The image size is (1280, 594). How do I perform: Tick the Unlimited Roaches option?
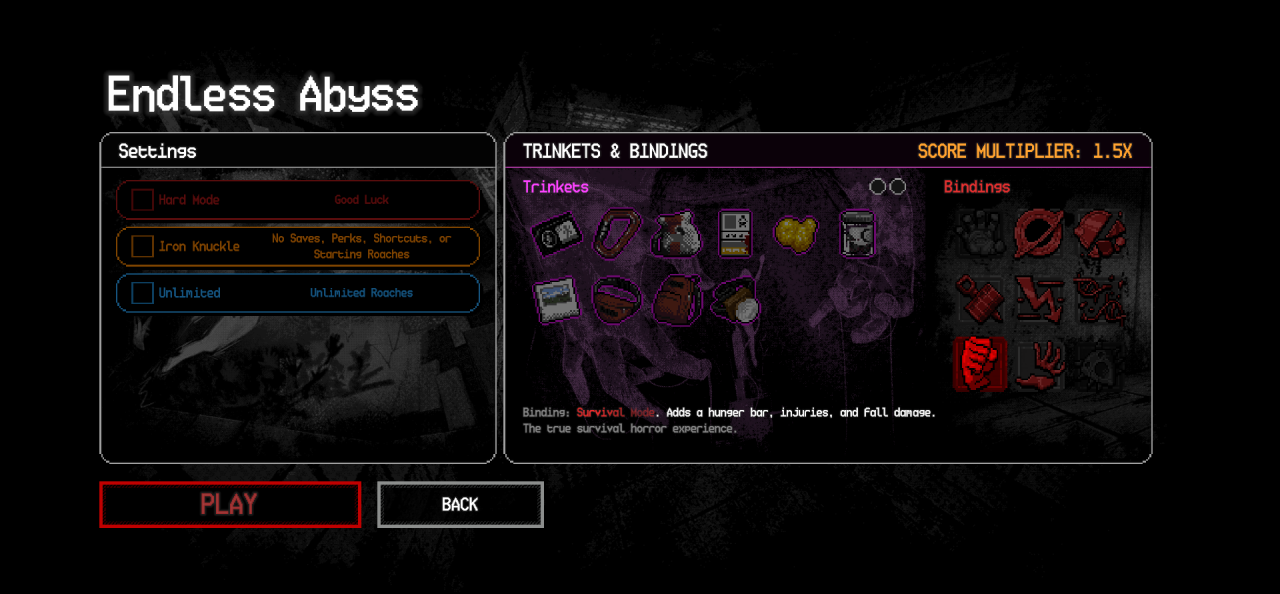click(x=142, y=293)
